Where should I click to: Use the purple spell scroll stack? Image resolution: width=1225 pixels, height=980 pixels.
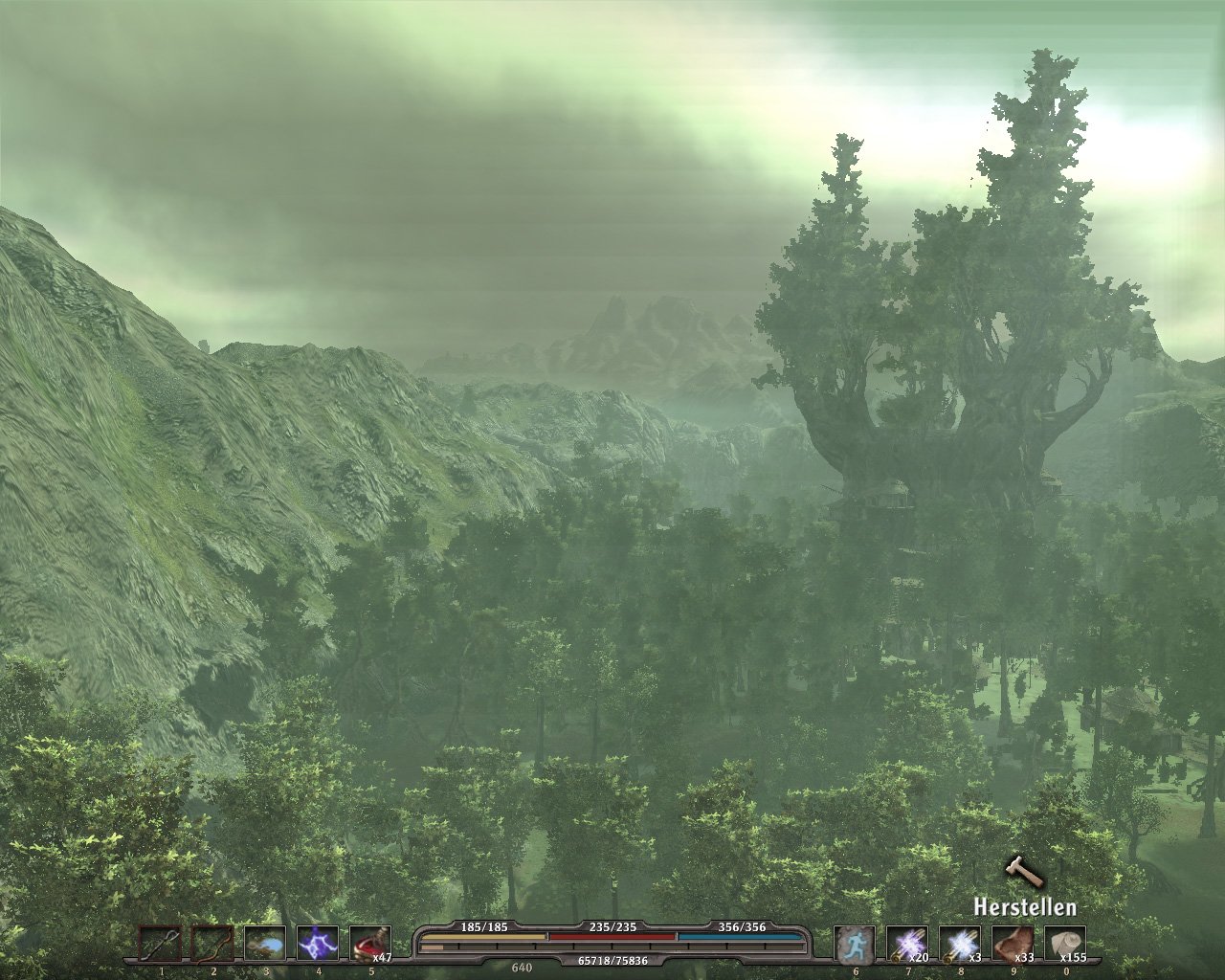tap(906, 944)
